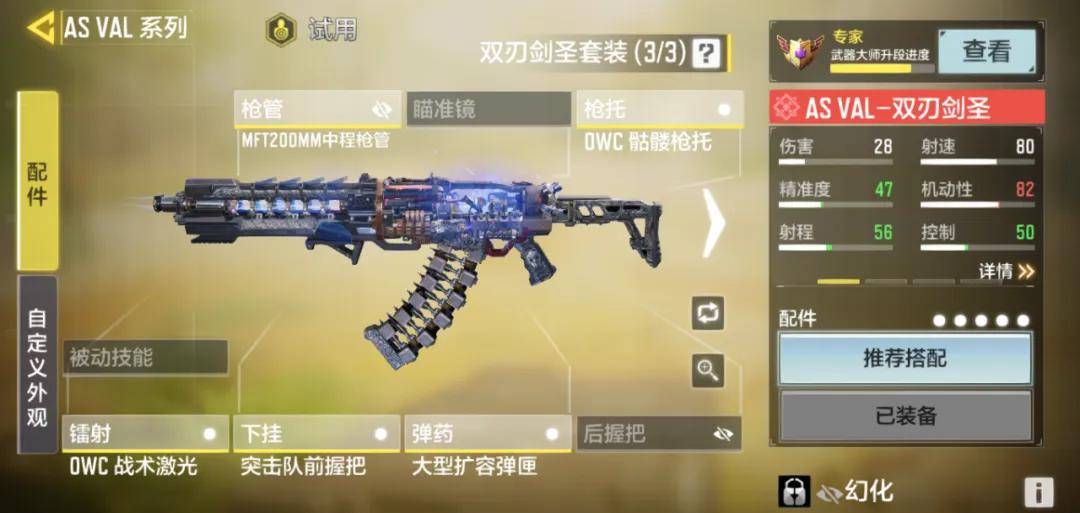Open the info button in the corner

[1038, 492]
